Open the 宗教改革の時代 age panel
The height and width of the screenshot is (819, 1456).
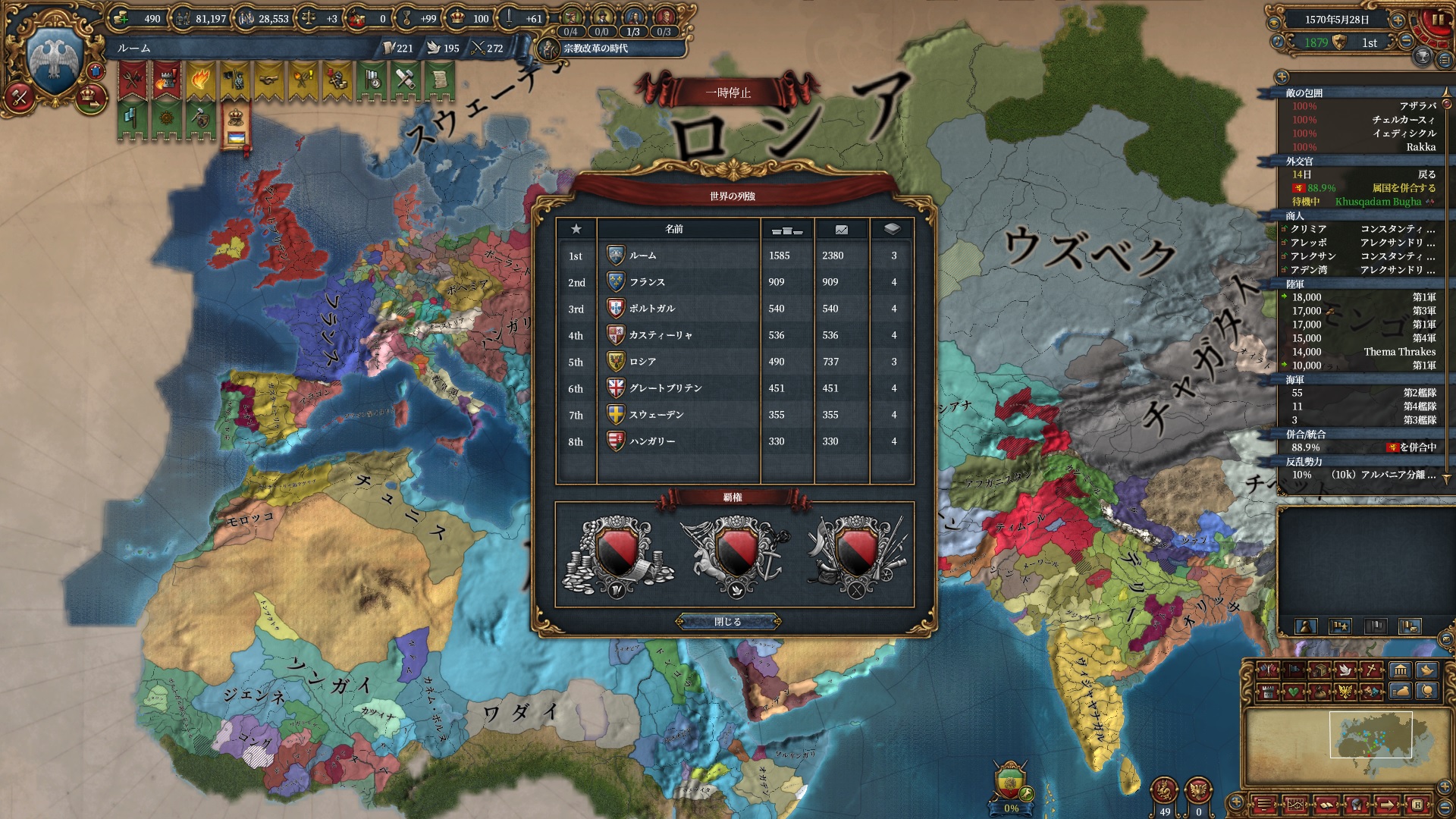click(595, 49)
